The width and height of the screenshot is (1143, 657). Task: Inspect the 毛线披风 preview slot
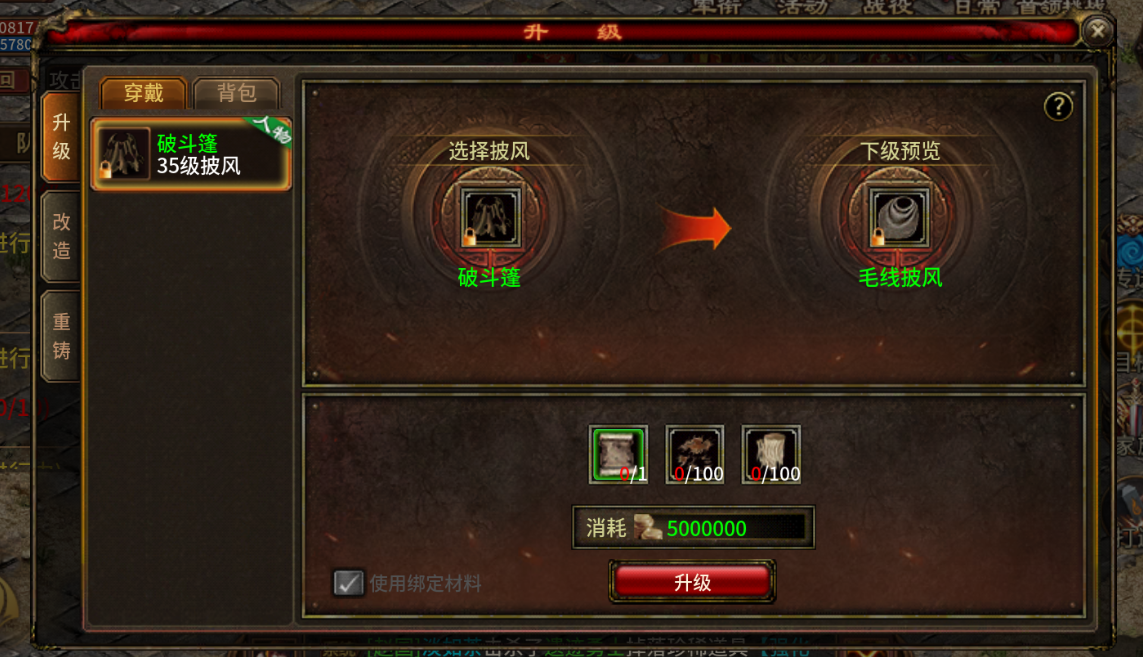[899, 217]
